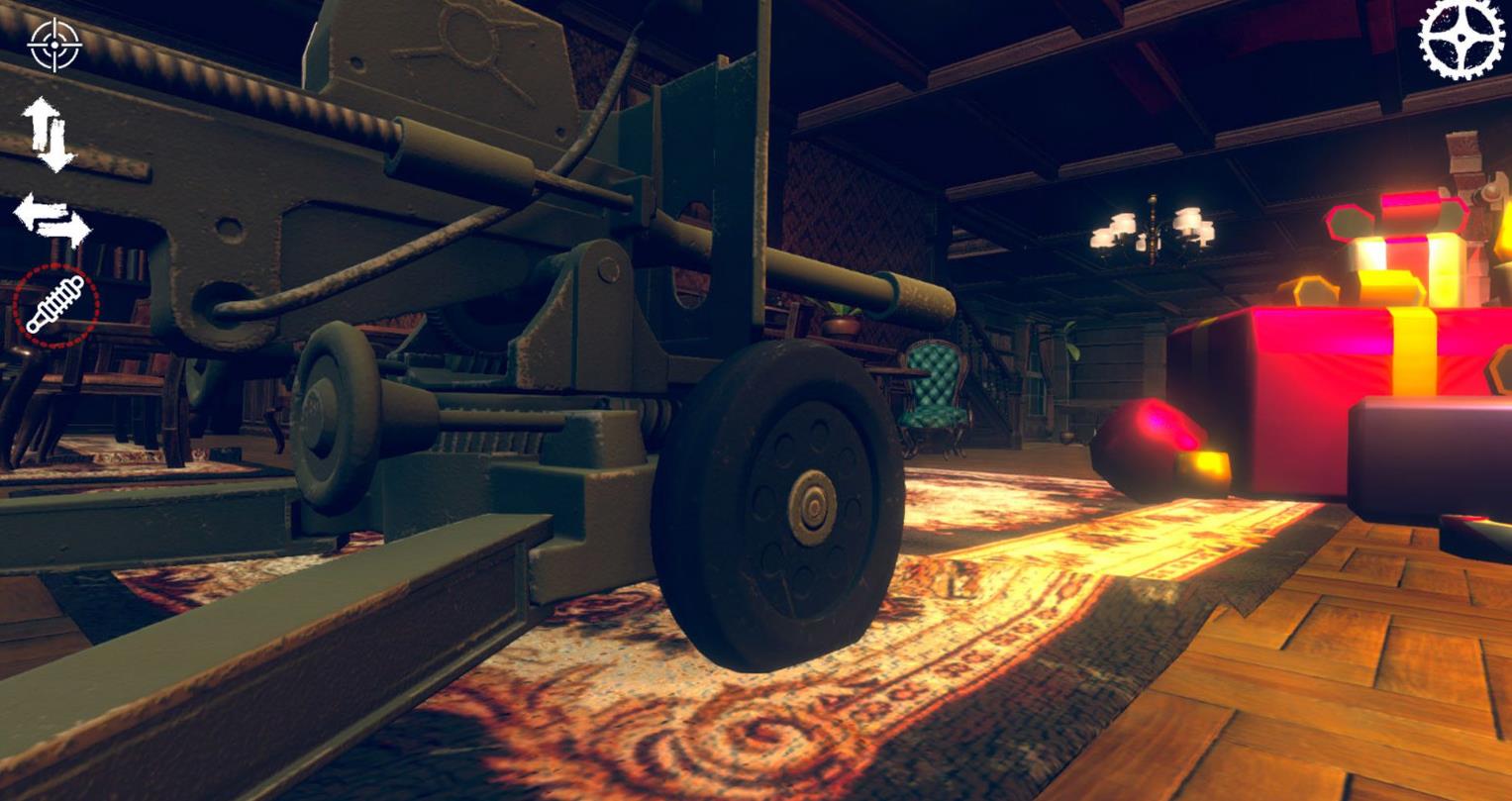Open settings via the gear icon
This screenshot has height=801, width=1512.
(1461, 38)
